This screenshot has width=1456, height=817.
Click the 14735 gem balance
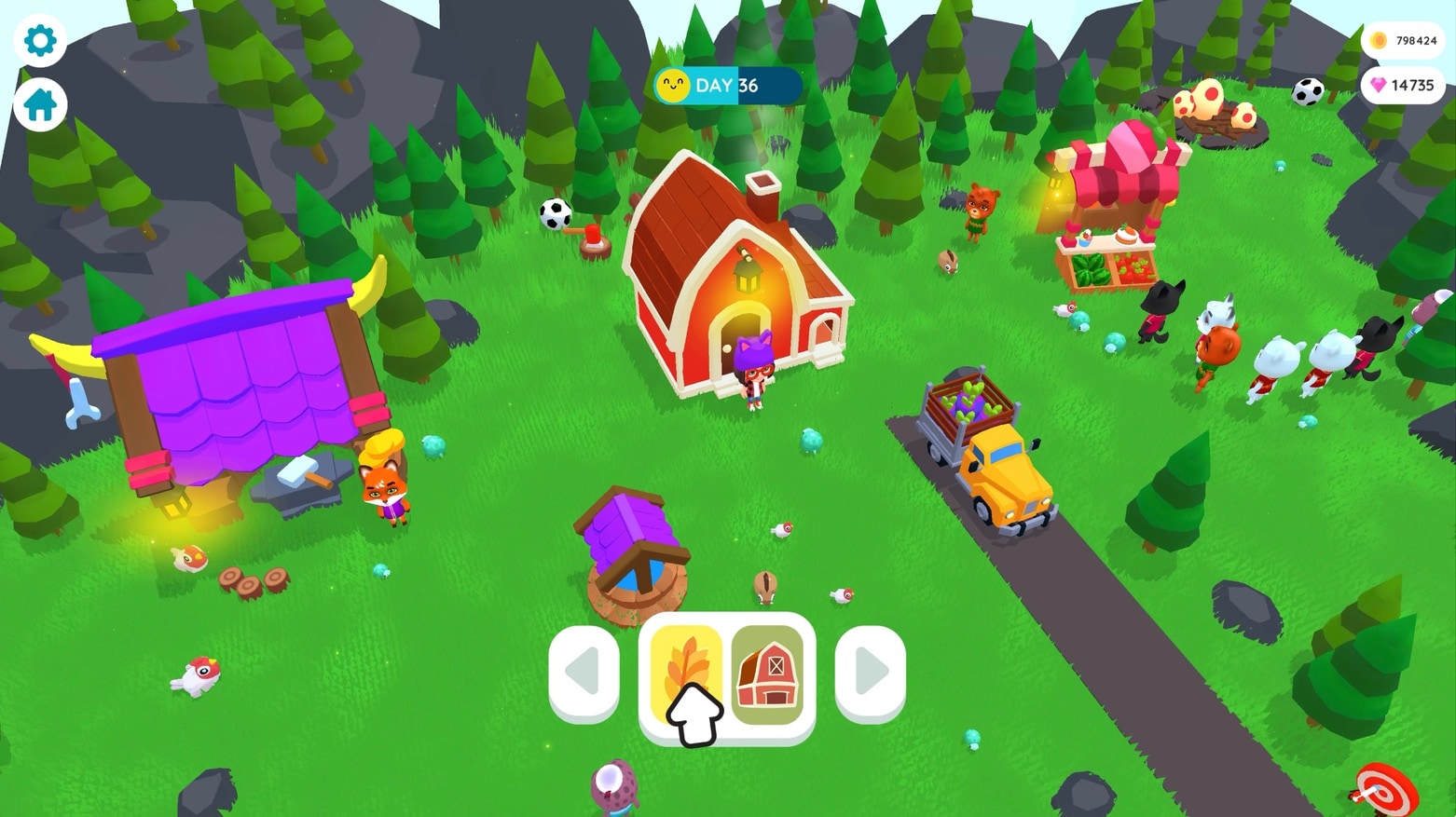[1402, 85]
